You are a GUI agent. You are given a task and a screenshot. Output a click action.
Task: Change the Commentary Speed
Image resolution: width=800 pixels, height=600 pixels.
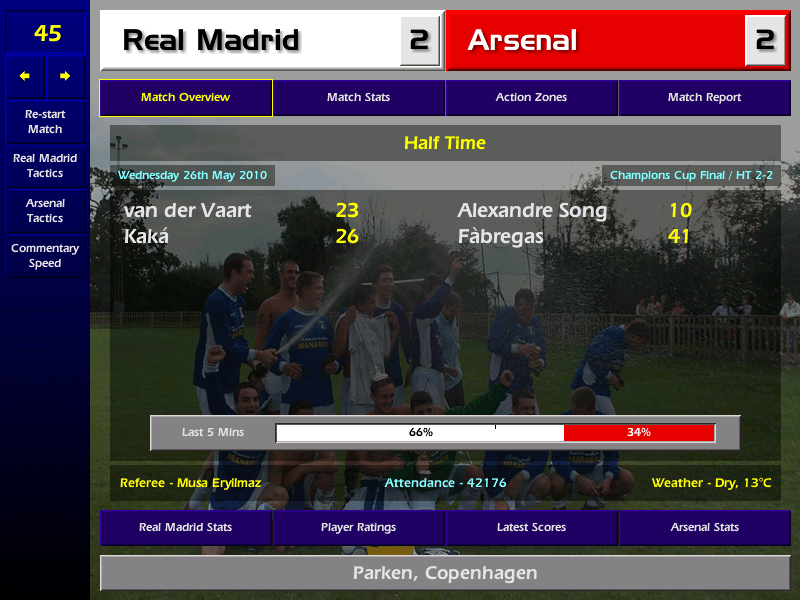click(x=45, y=256)
